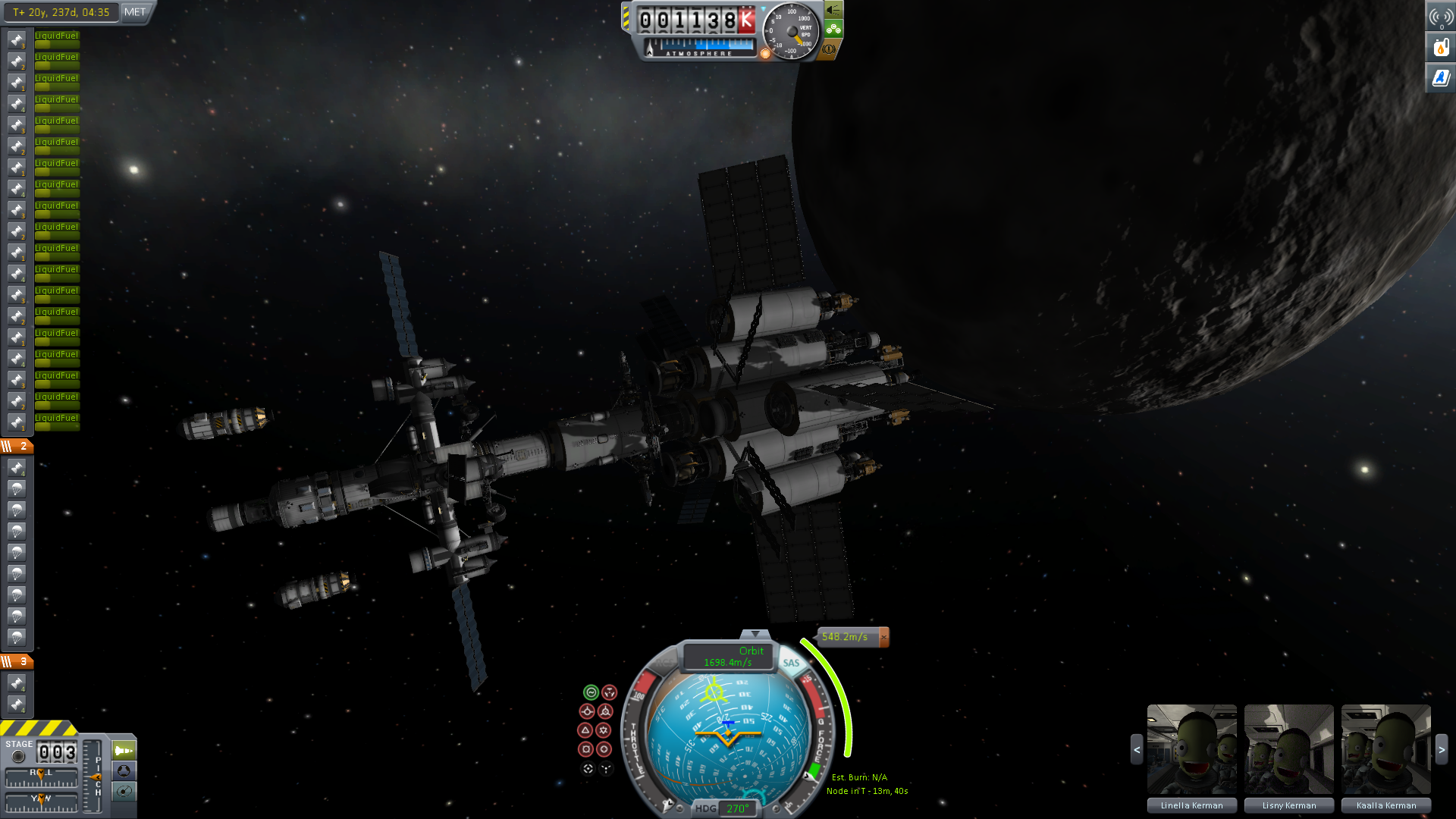Viewport: 1456px width, 819px height.
Task: Toggle the landing gear button
Action: (833, 30)
